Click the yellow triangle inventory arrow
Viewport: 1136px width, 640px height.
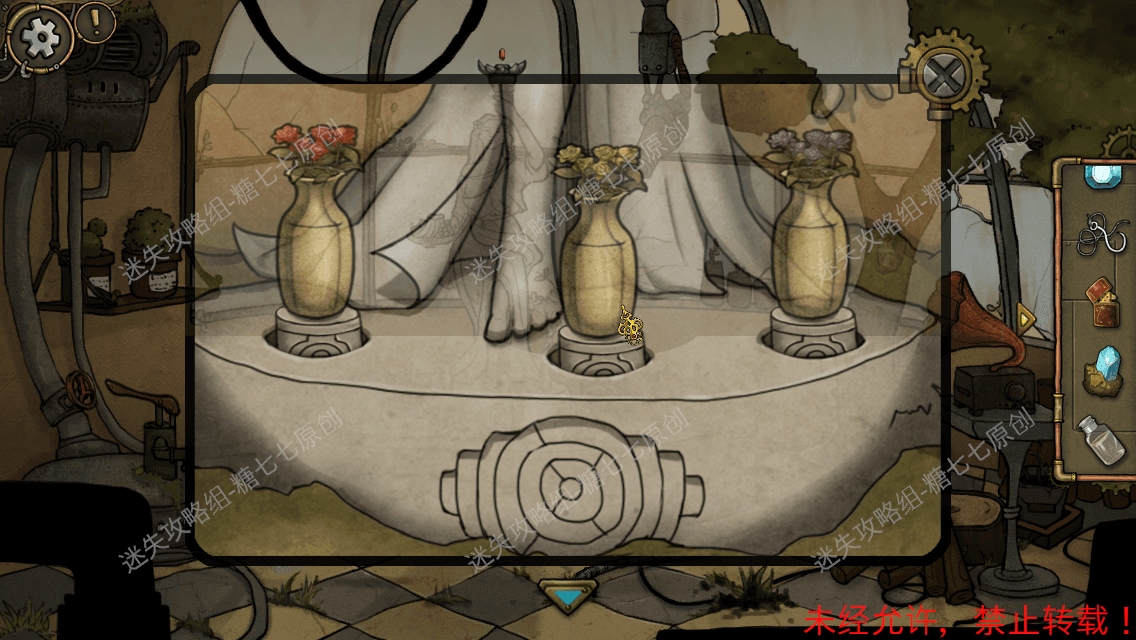[1026, 318]
